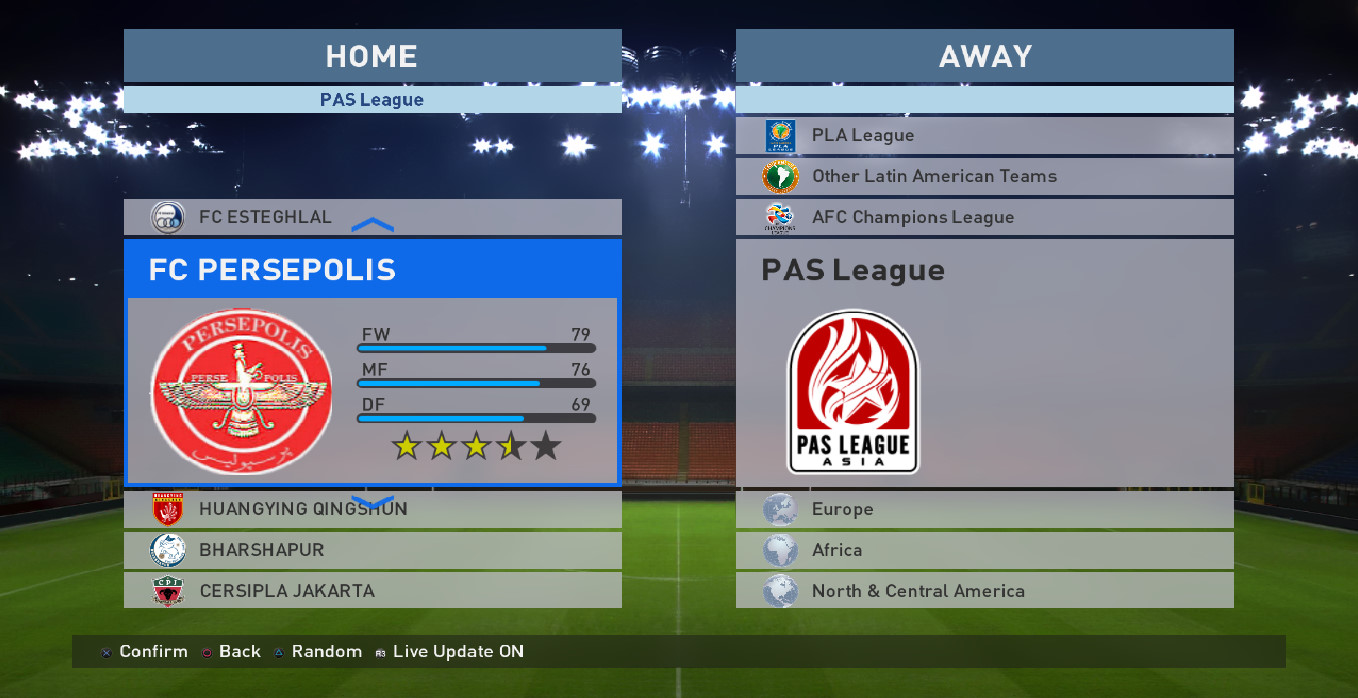
Task: Switch to the Home panel header
Action: (x=372, y=56)
